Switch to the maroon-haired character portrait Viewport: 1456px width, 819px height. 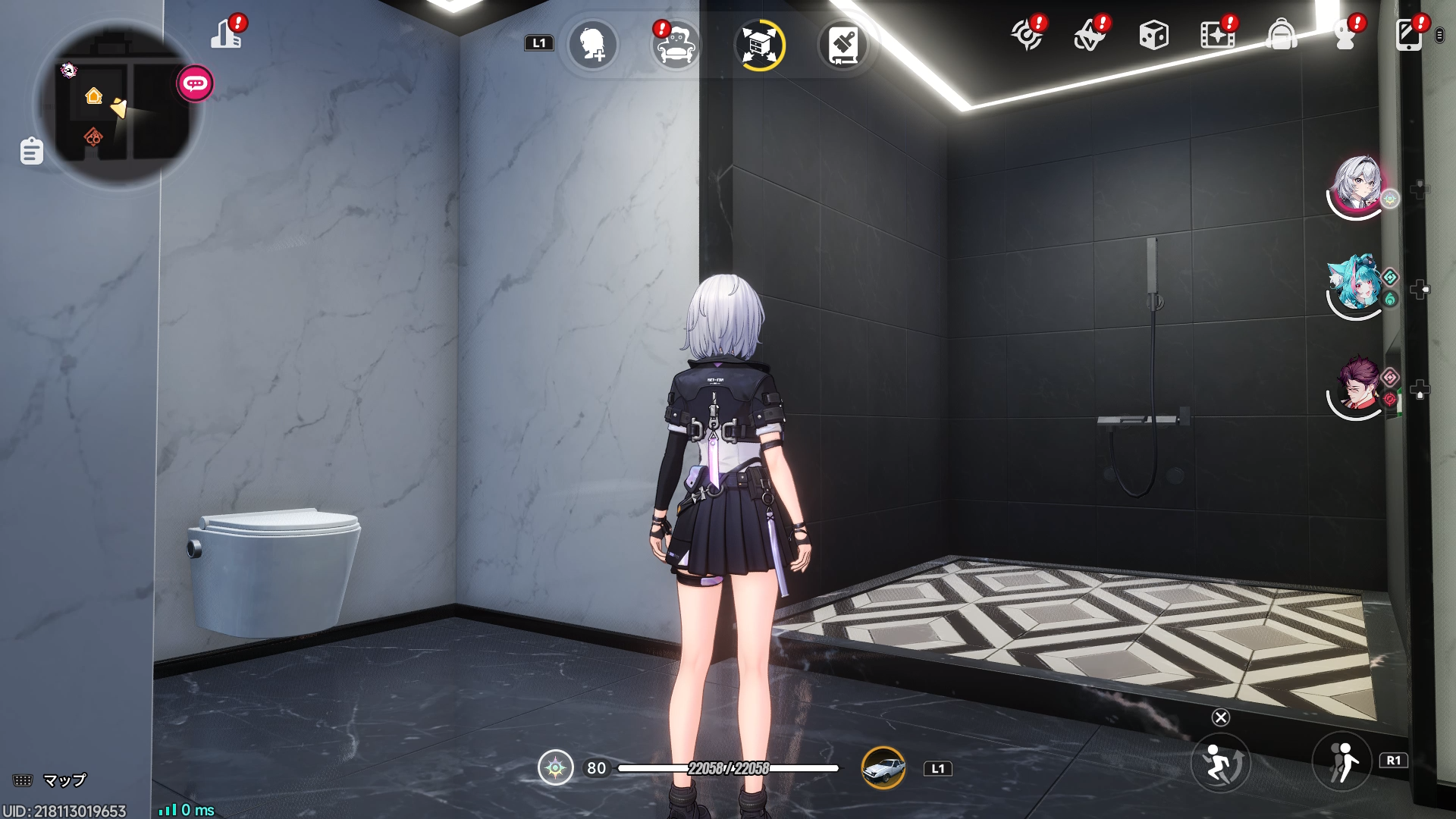[1357, 385]
